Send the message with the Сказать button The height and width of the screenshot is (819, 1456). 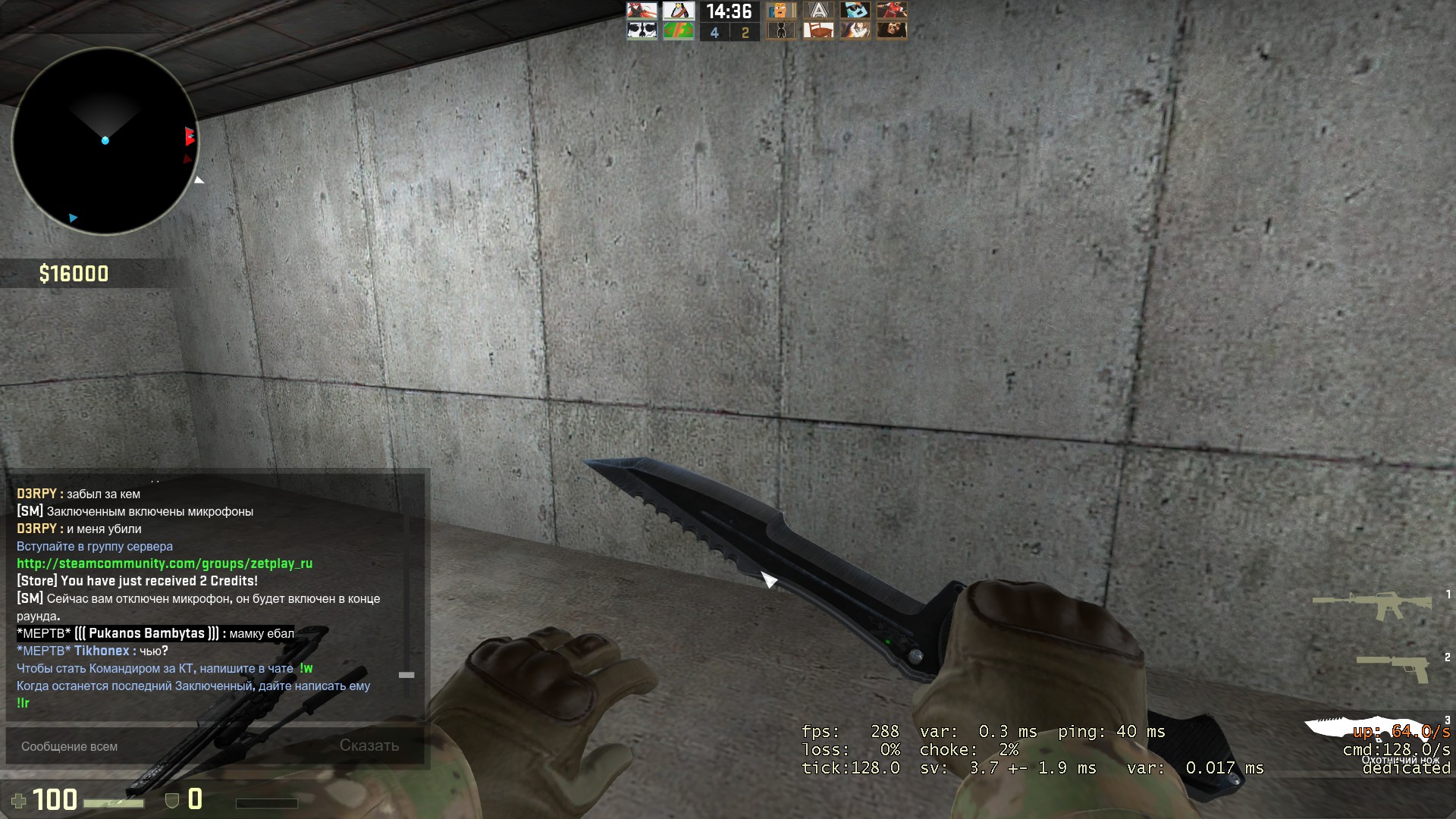click(x=369, y=745)
